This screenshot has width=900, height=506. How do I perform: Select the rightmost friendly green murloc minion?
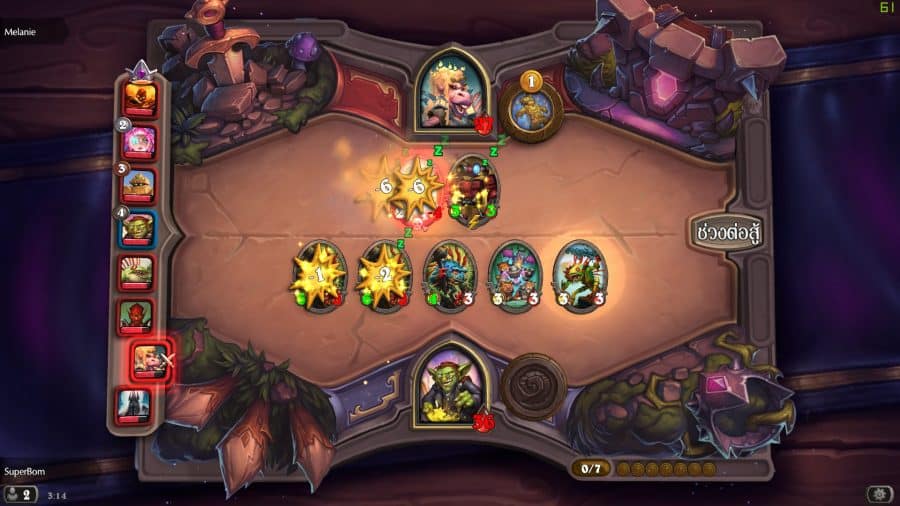tap(578, 276)
